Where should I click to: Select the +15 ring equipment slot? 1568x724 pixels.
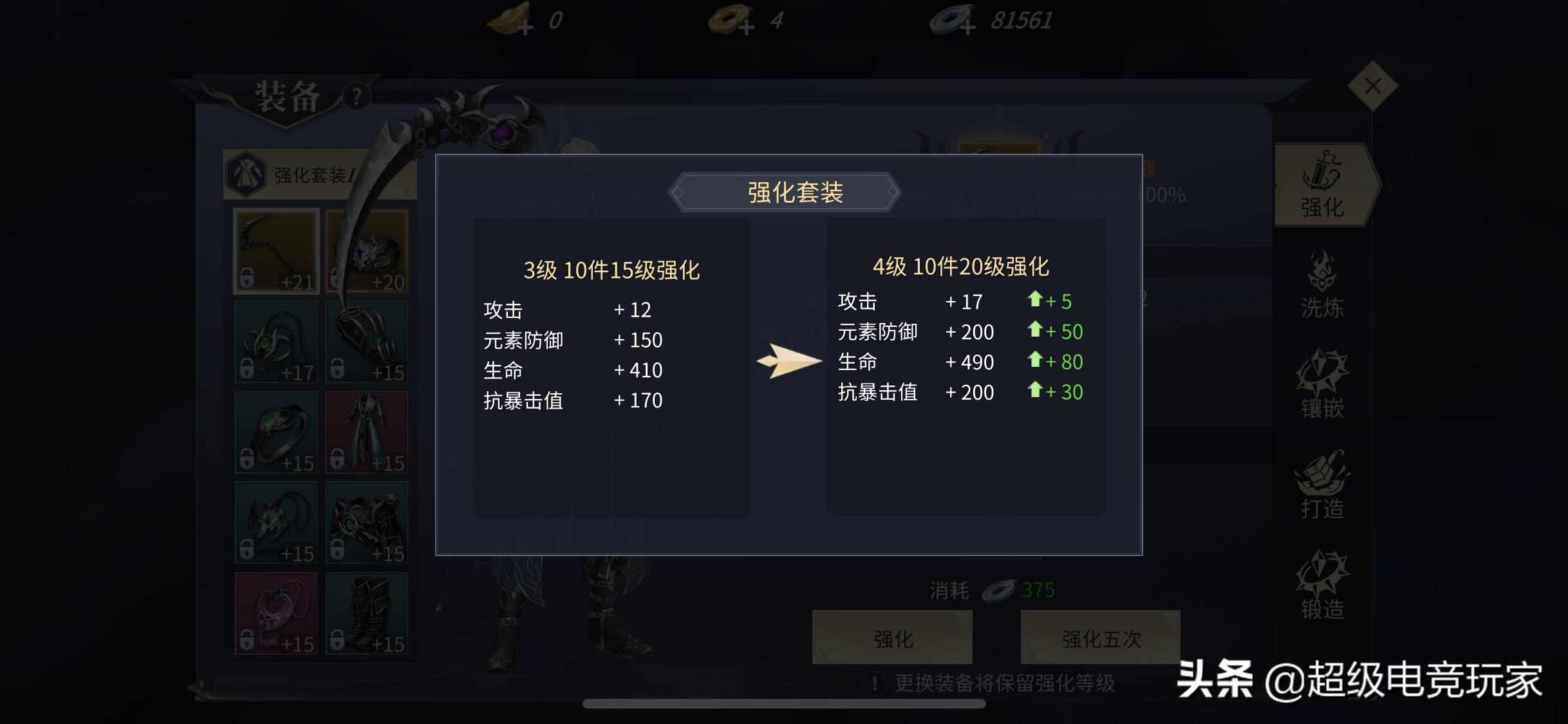point(275,432)
